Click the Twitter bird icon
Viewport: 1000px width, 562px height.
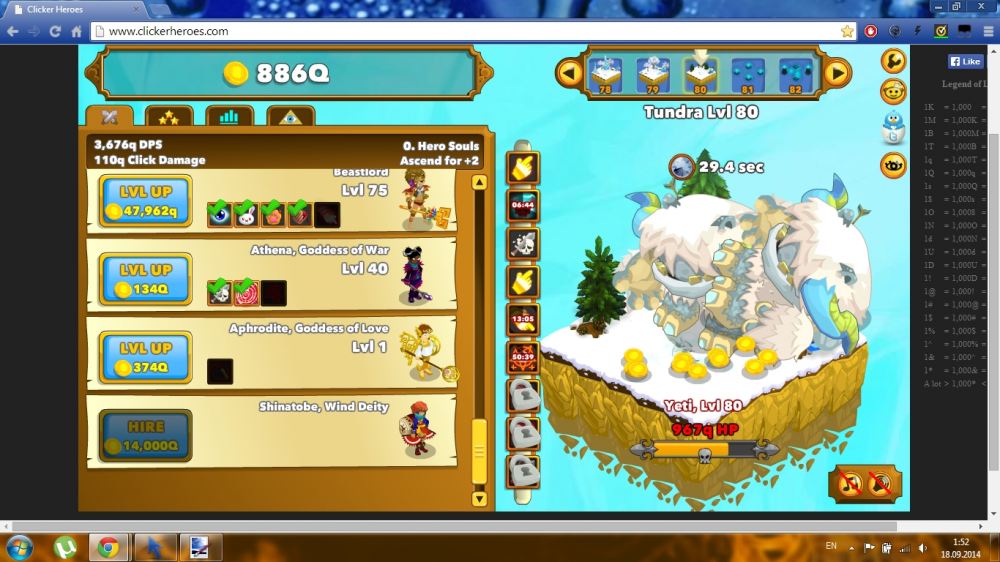pos(893,128)
